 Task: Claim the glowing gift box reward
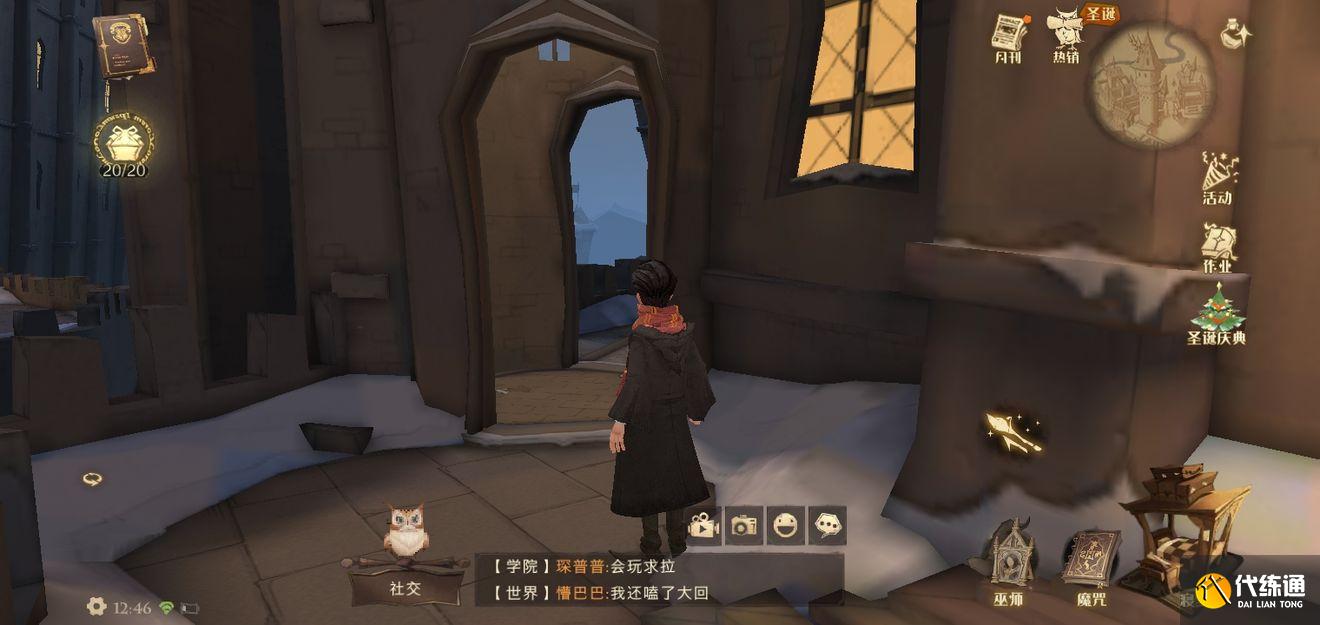click(x=124, y=141)
